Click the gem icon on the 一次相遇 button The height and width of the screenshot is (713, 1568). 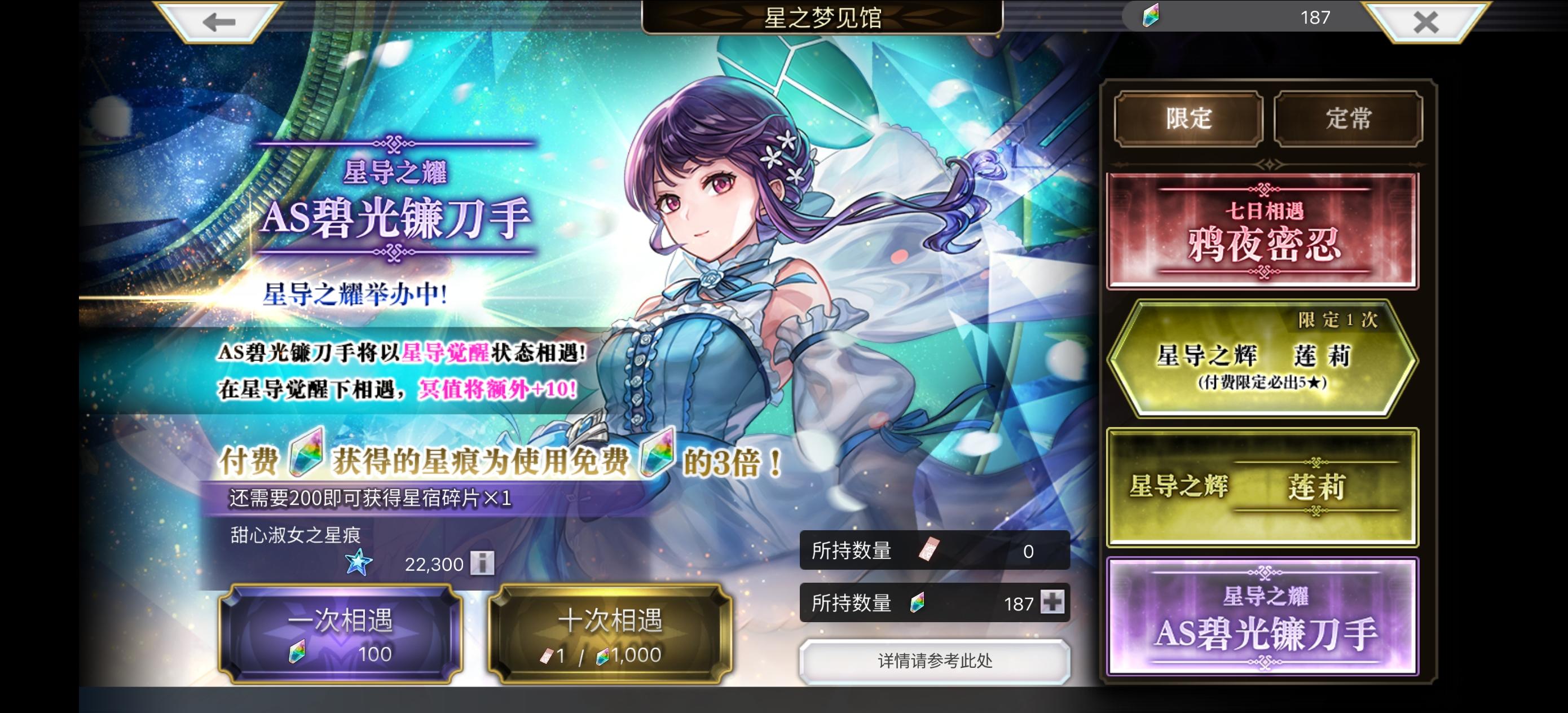tap(297, 654)
